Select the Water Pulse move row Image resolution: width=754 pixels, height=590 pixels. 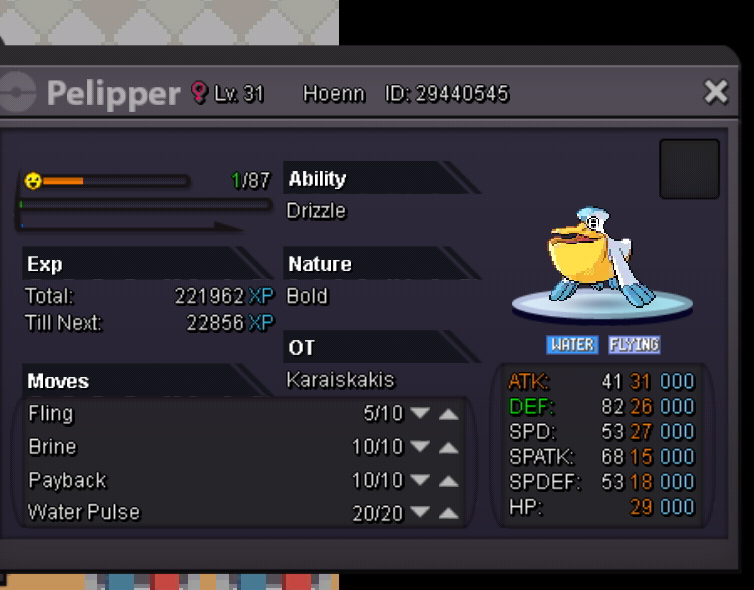tap(150, 513)
